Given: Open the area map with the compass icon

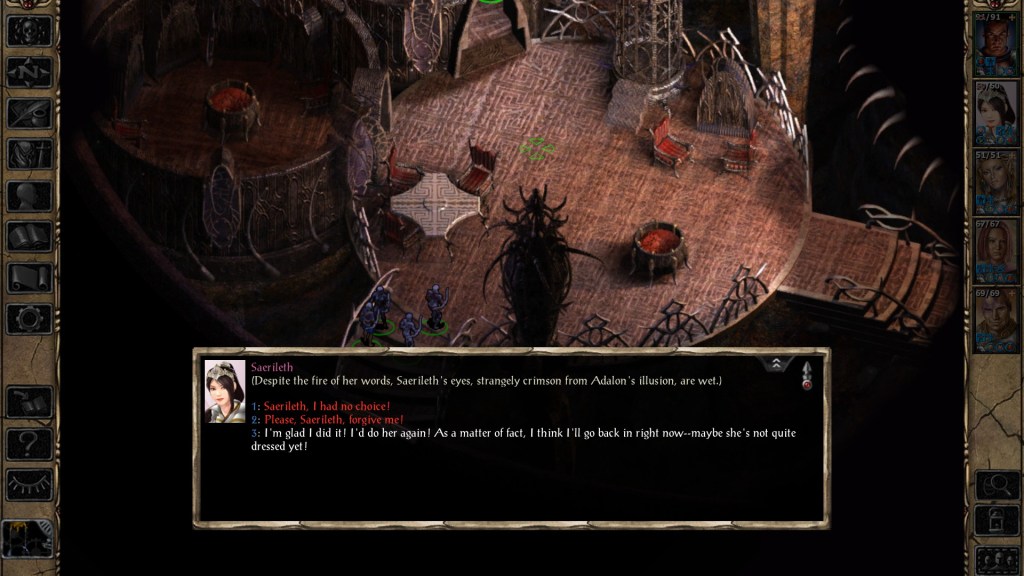Looking at the screenshot, I should pos(29,71).
